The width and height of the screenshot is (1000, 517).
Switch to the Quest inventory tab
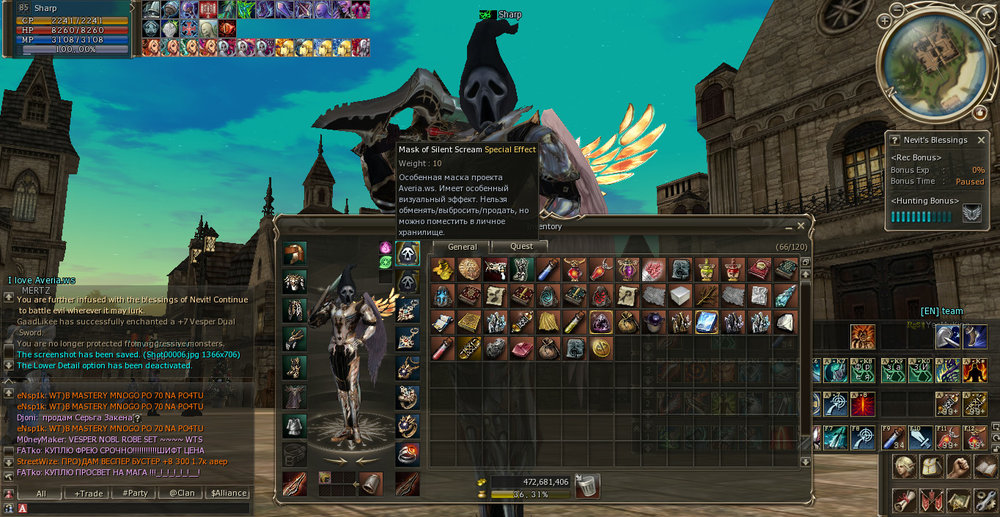(521, 246)
